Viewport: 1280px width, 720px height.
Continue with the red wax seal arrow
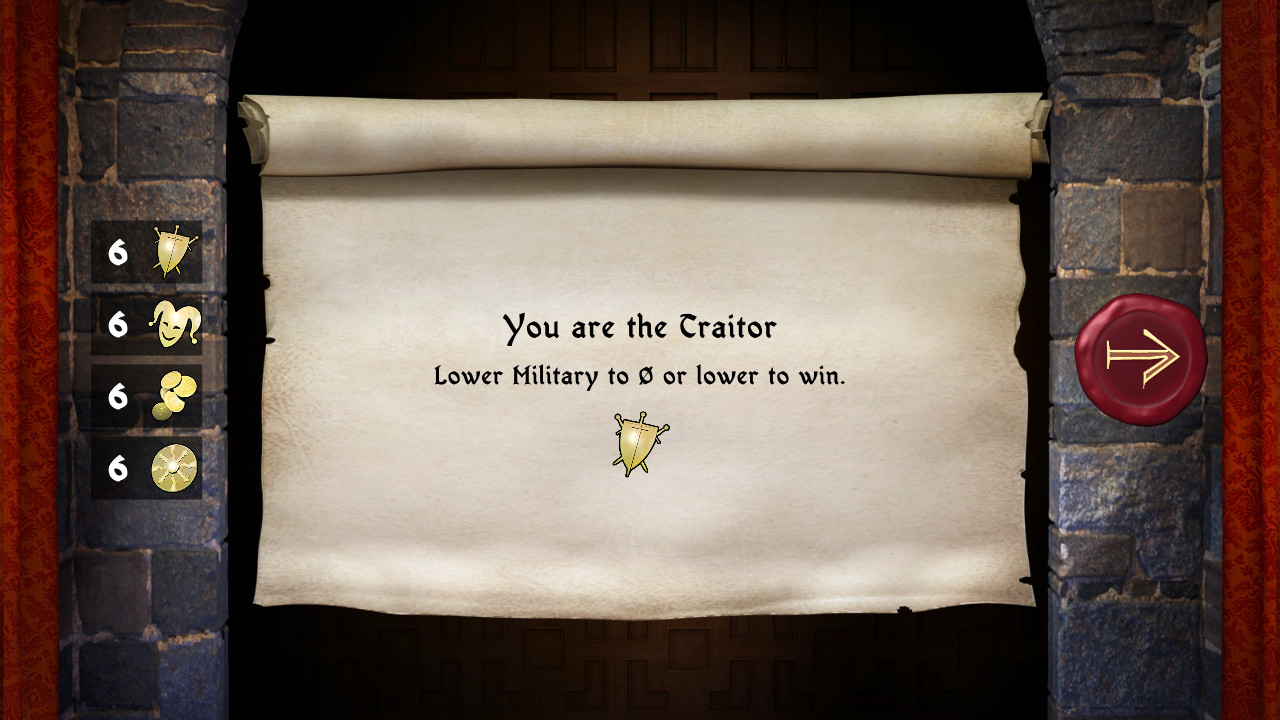(x=1141, y=357)
